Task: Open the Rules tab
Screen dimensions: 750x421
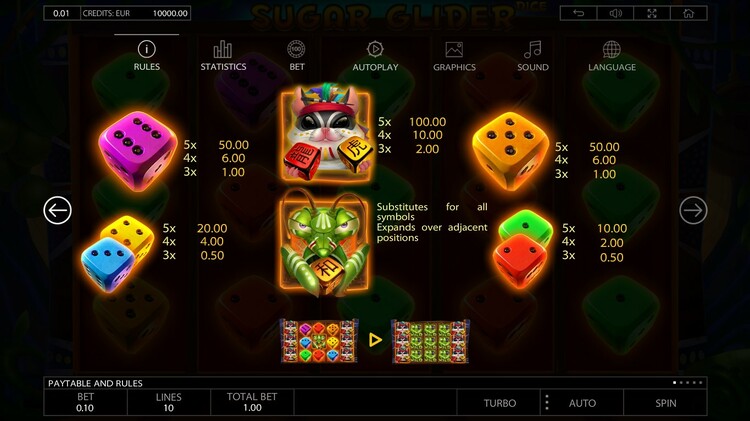Action: [x=147, y=56]
